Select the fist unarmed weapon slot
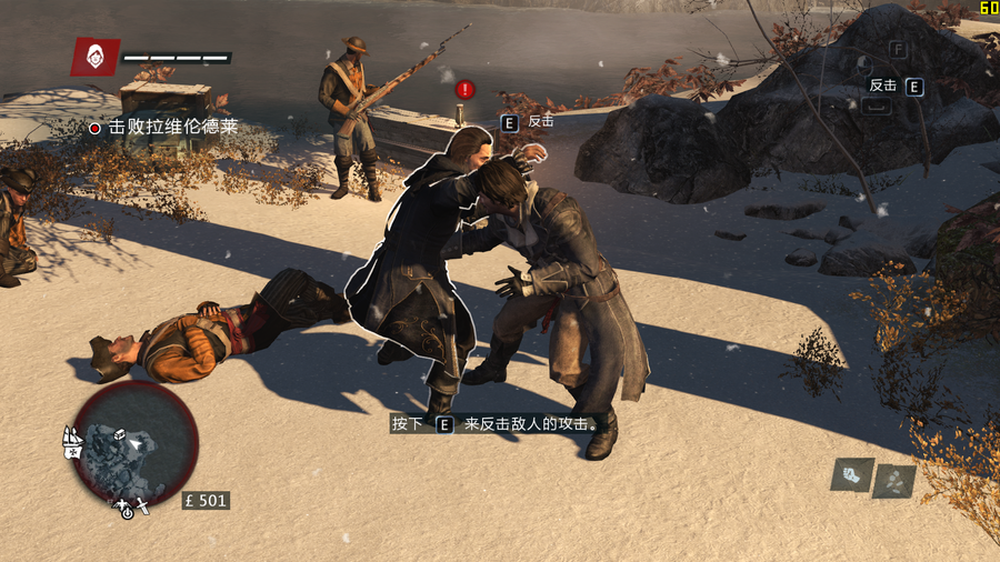This screenshot has width=1000, height=562. [x=852, y=474]
